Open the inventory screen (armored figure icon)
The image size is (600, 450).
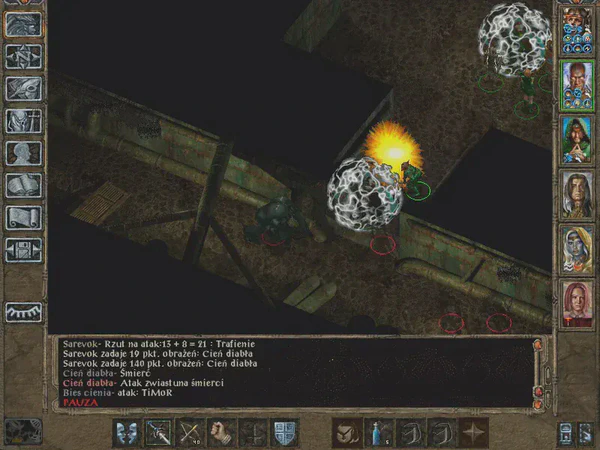coord(24,121)
